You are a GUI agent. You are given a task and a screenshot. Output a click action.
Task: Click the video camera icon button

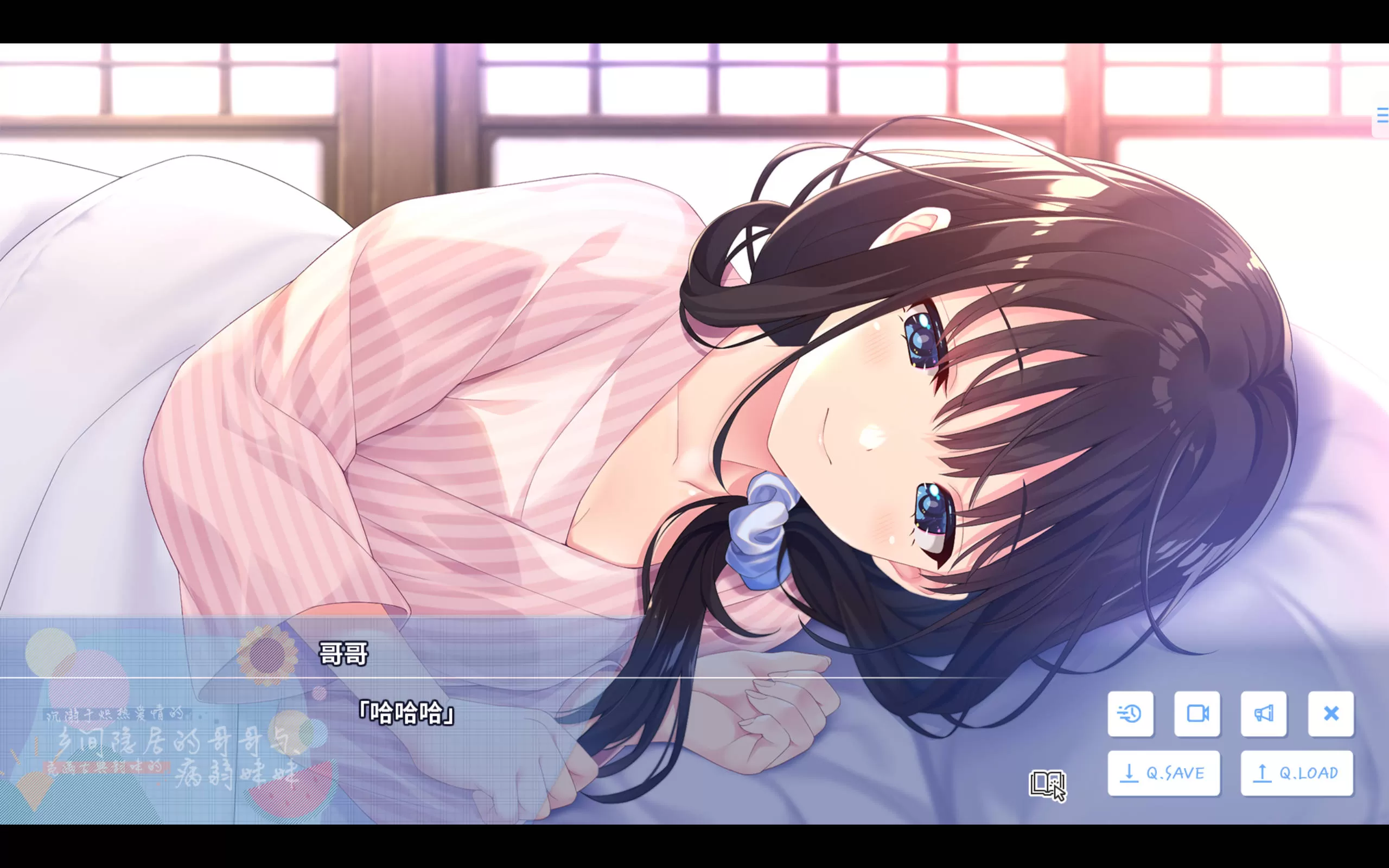tap(1197, 713)
